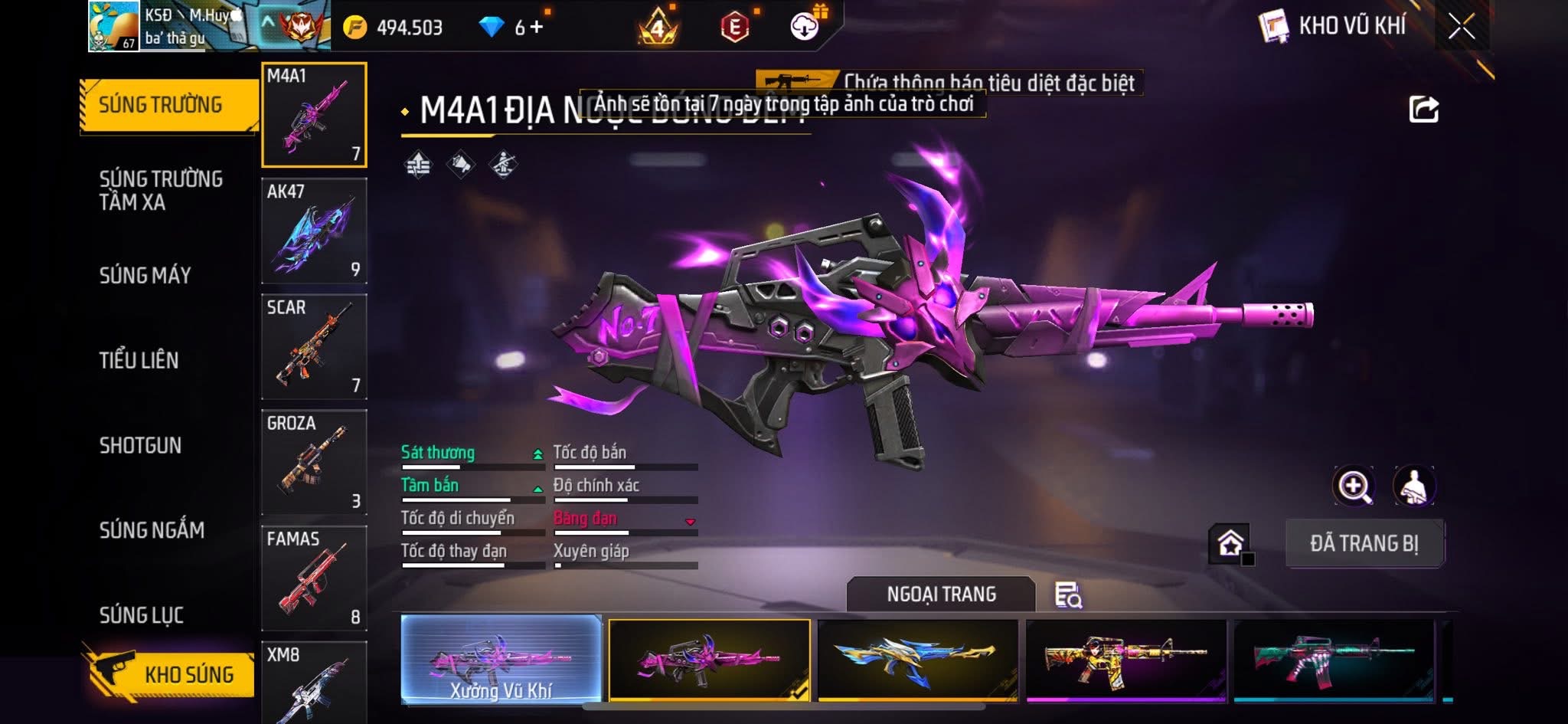Viewport: 1568px width, 724px height.
Task: Select the megaphone kill-announcement attribute icon
Action: click(460, 163)
